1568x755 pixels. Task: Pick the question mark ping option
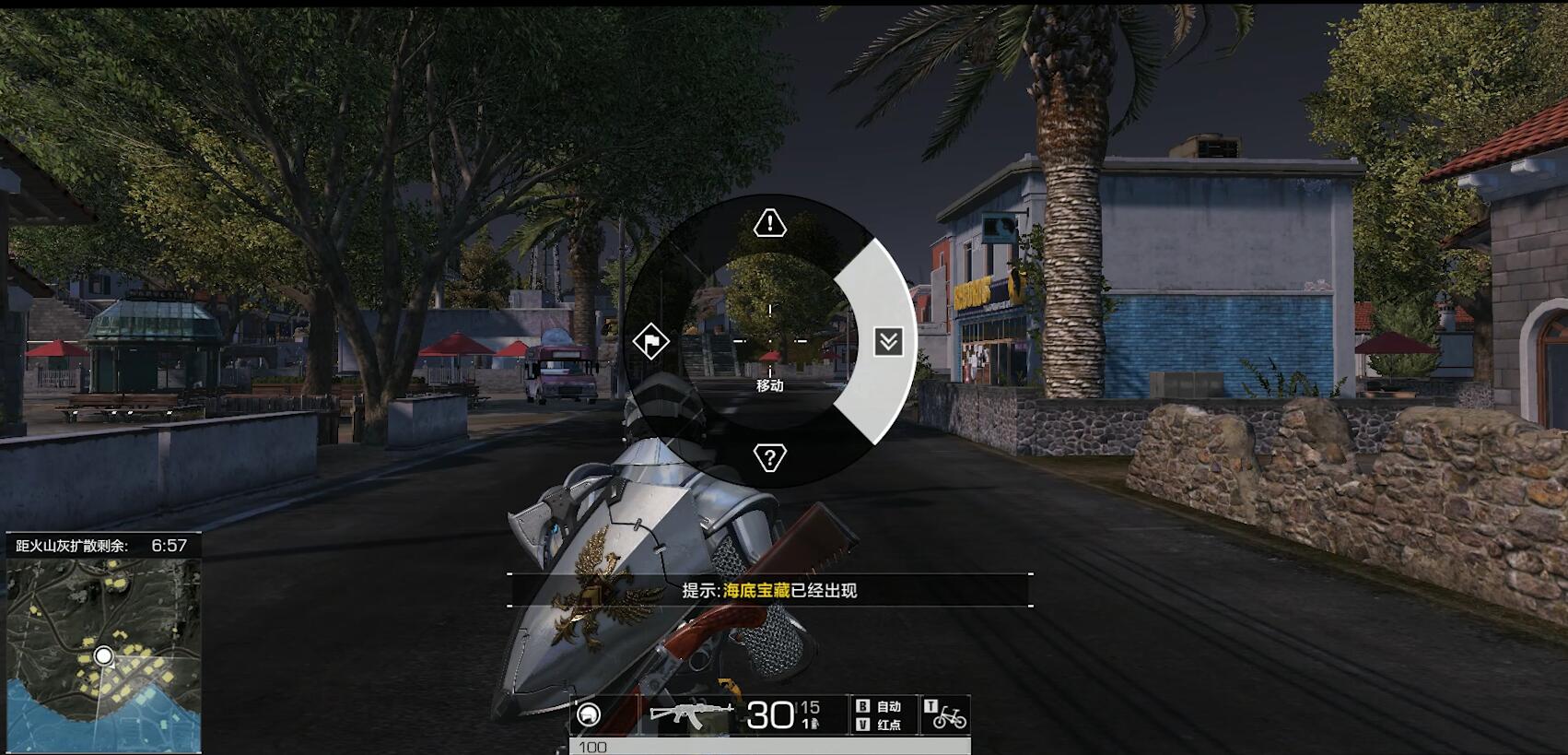pyautogui.click(x=769, y=457)
